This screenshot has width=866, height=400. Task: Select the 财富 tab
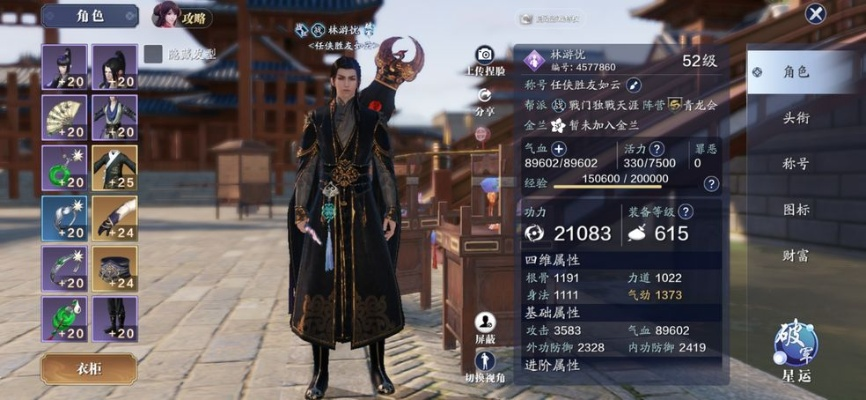click(796, 255)
